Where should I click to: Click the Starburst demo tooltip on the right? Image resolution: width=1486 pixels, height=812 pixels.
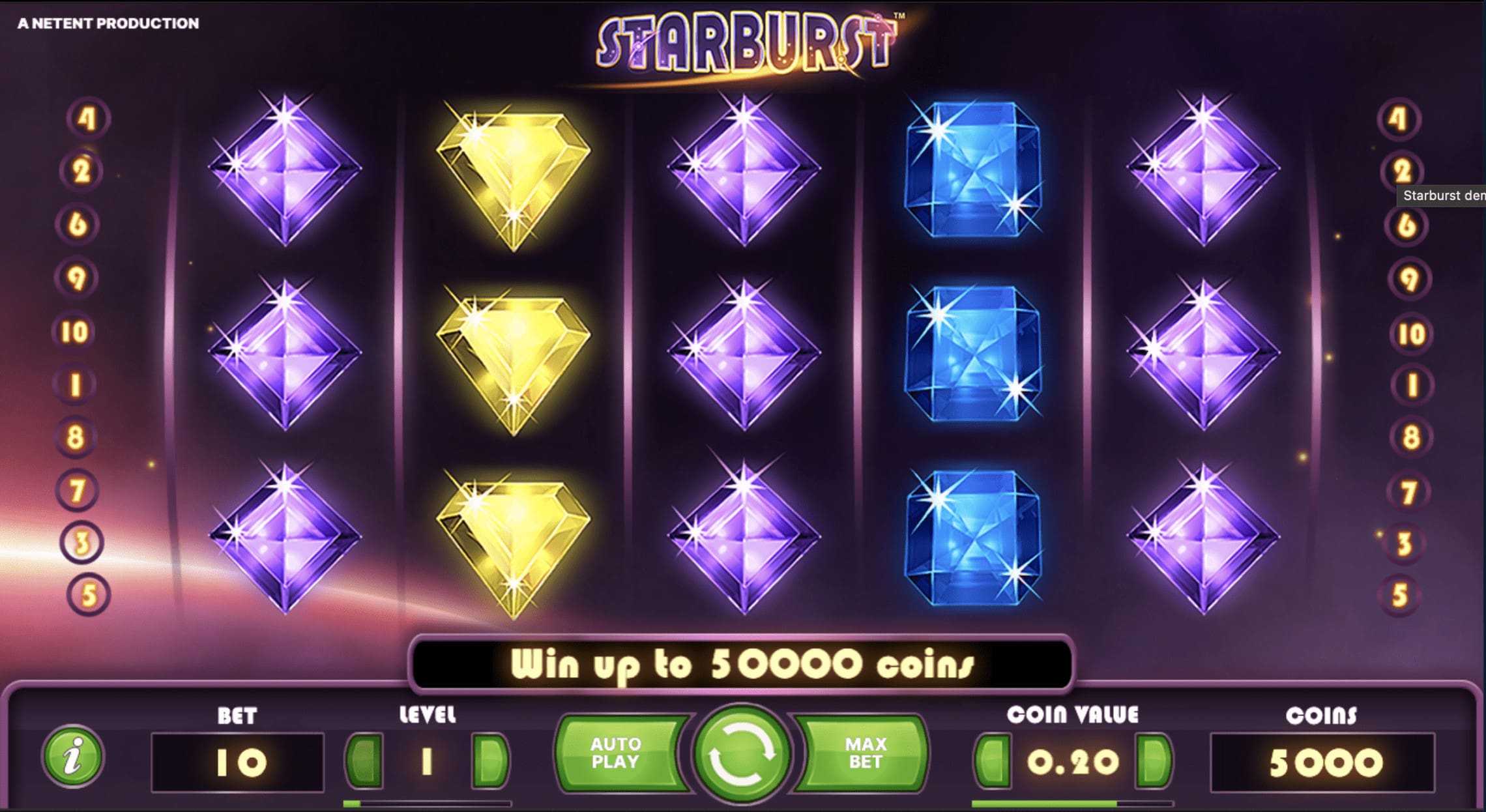1442,196
